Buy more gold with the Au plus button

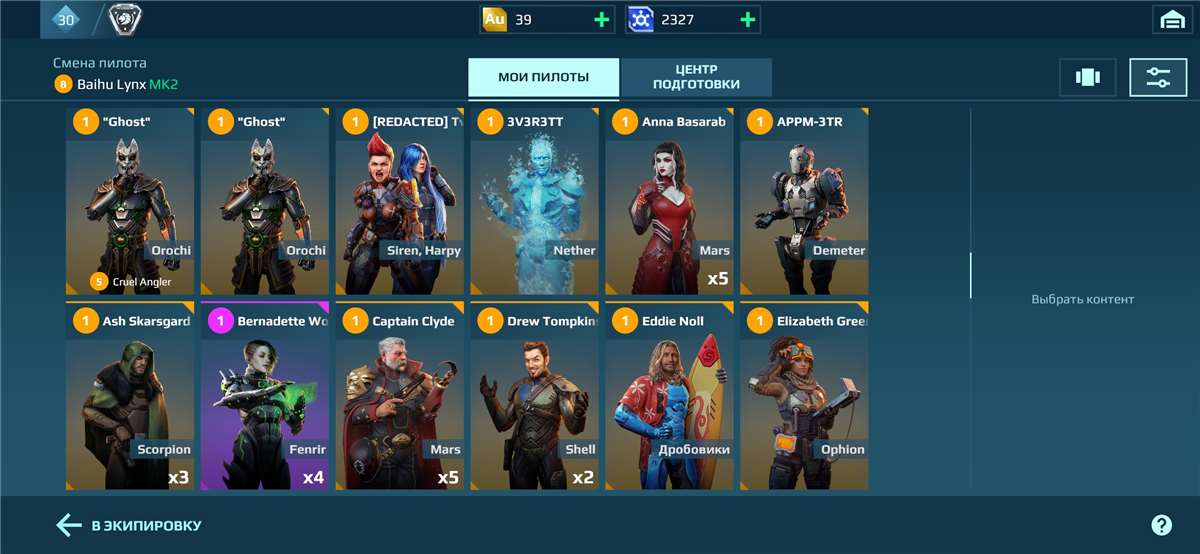point(602,19)
